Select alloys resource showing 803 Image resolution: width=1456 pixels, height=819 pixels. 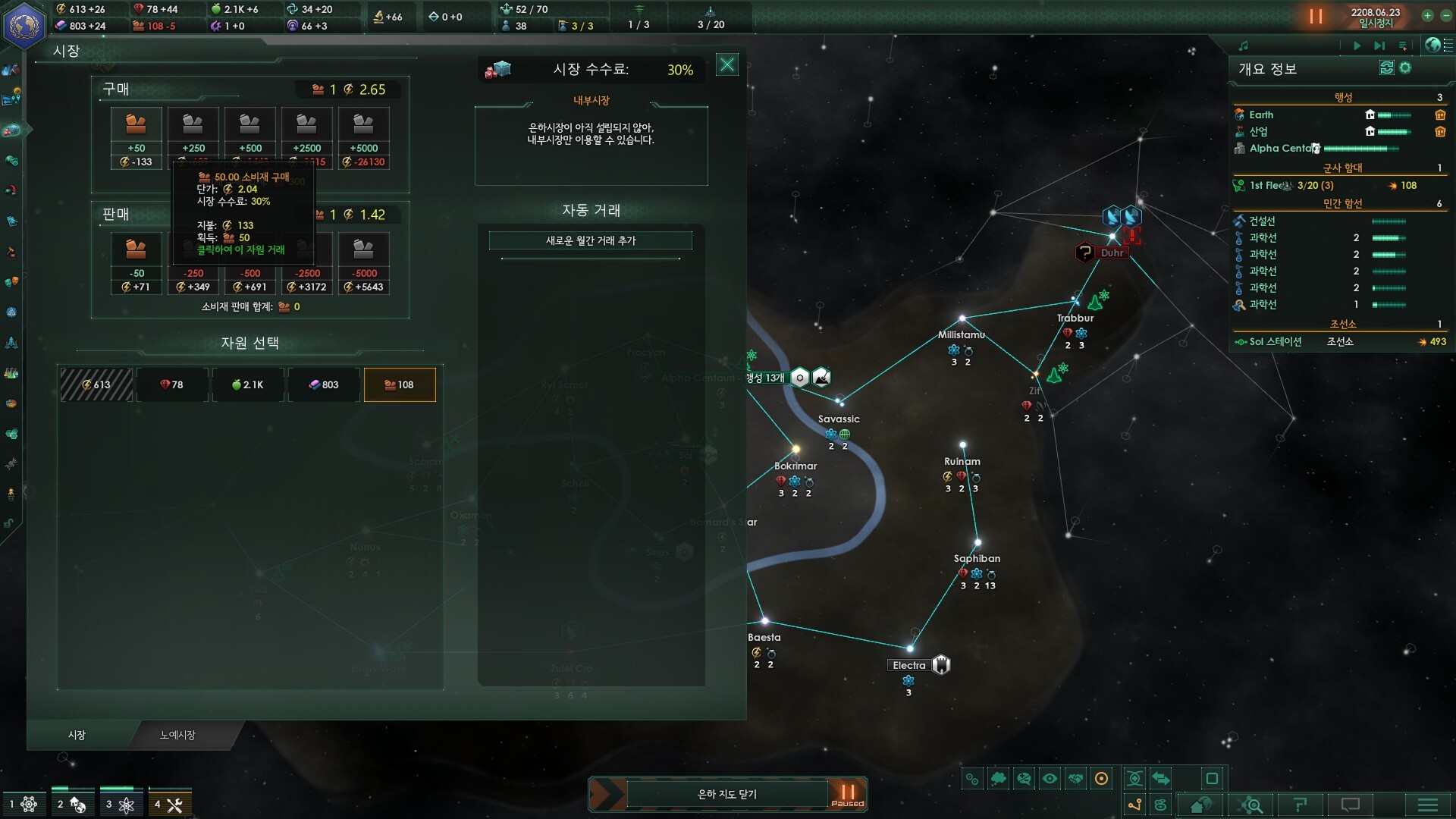pos(324,384)
